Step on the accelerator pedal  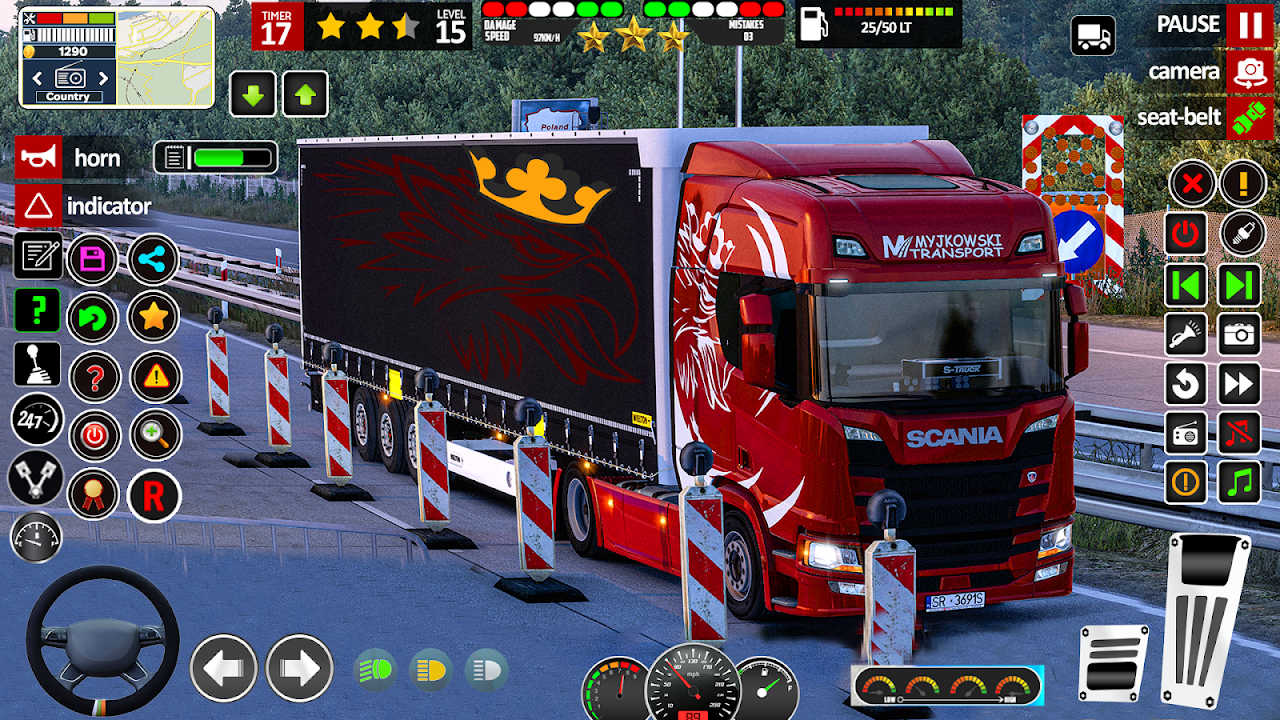pyautogui.click(x=1206, y=620)
